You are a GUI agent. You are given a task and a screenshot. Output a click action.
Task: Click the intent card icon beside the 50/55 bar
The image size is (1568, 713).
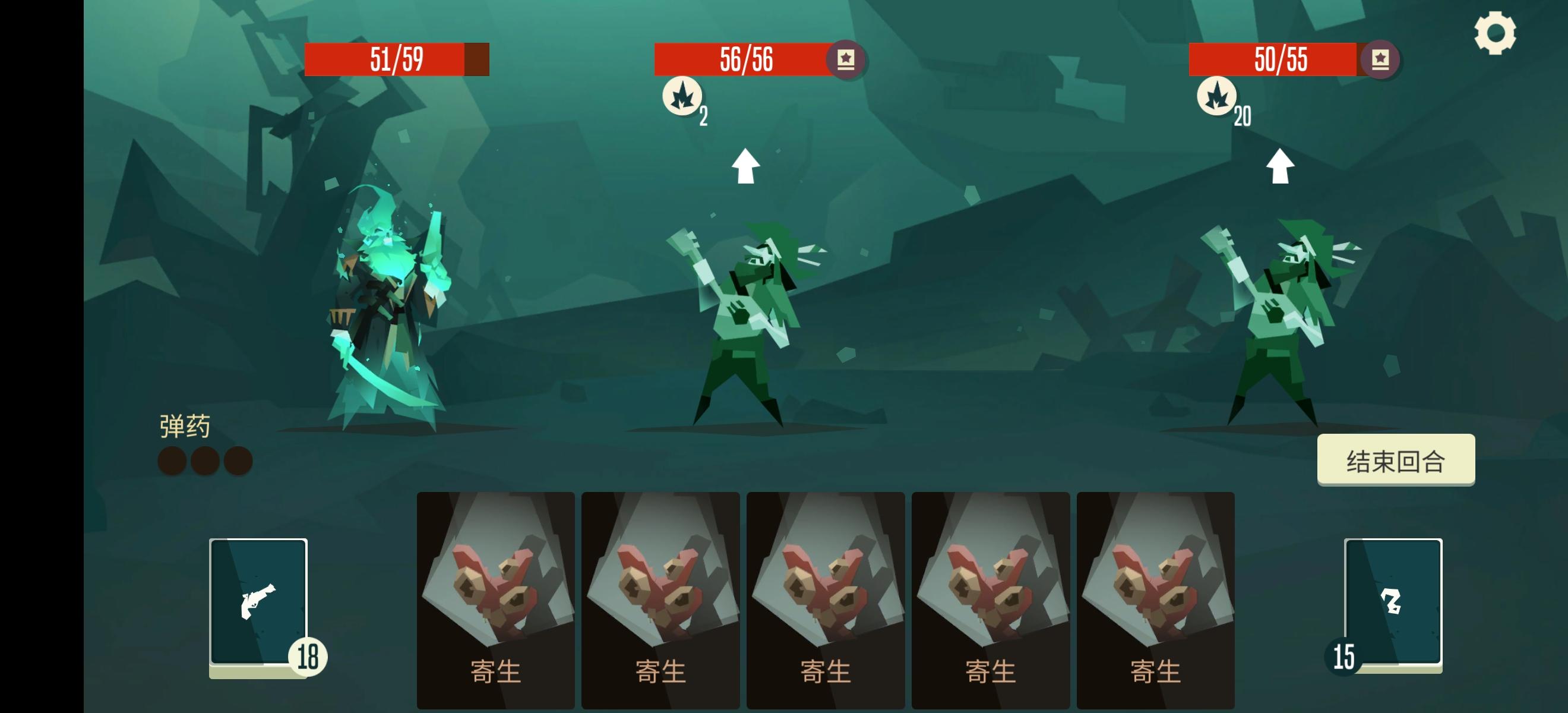tap(1382, 60)
